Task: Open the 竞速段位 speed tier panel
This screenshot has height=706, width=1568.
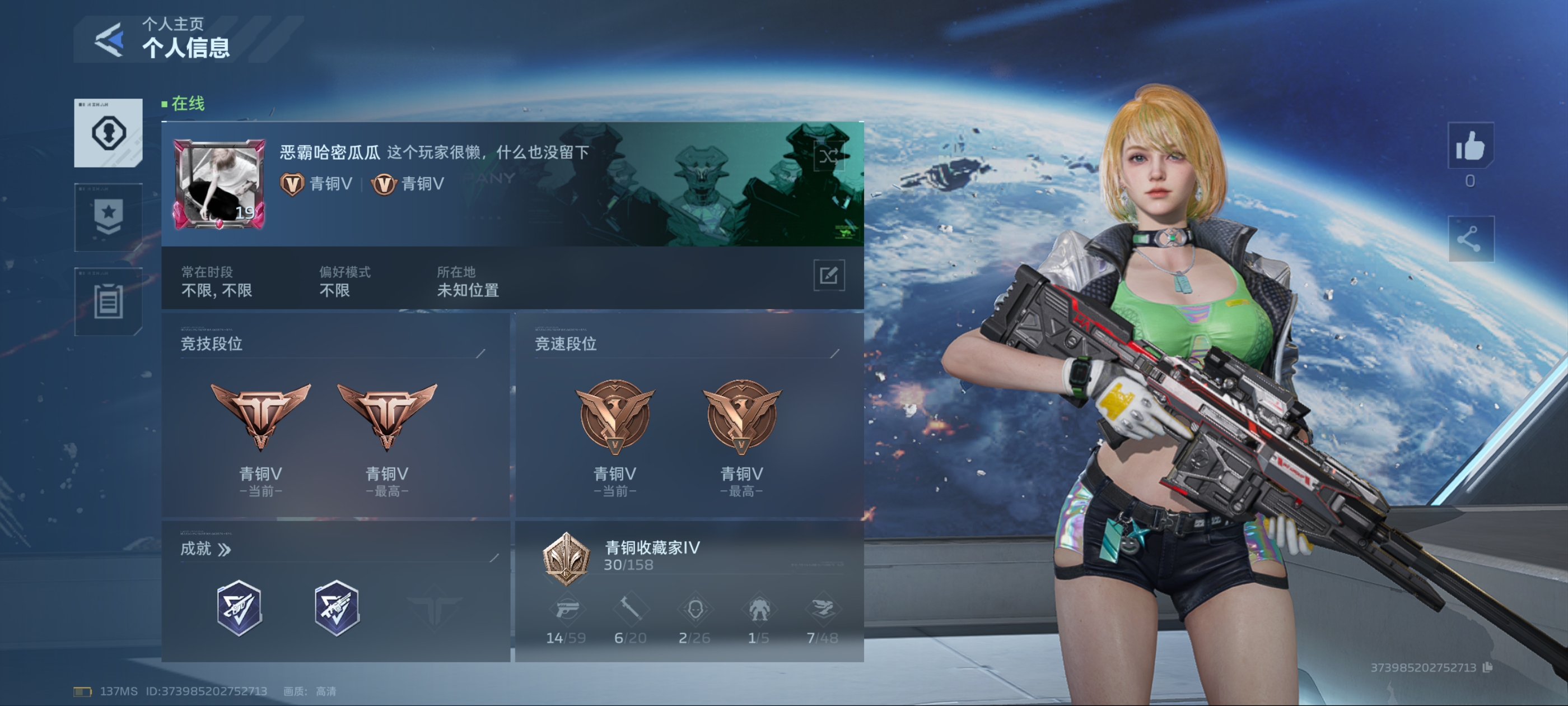Action: click(x=688, y=414)
